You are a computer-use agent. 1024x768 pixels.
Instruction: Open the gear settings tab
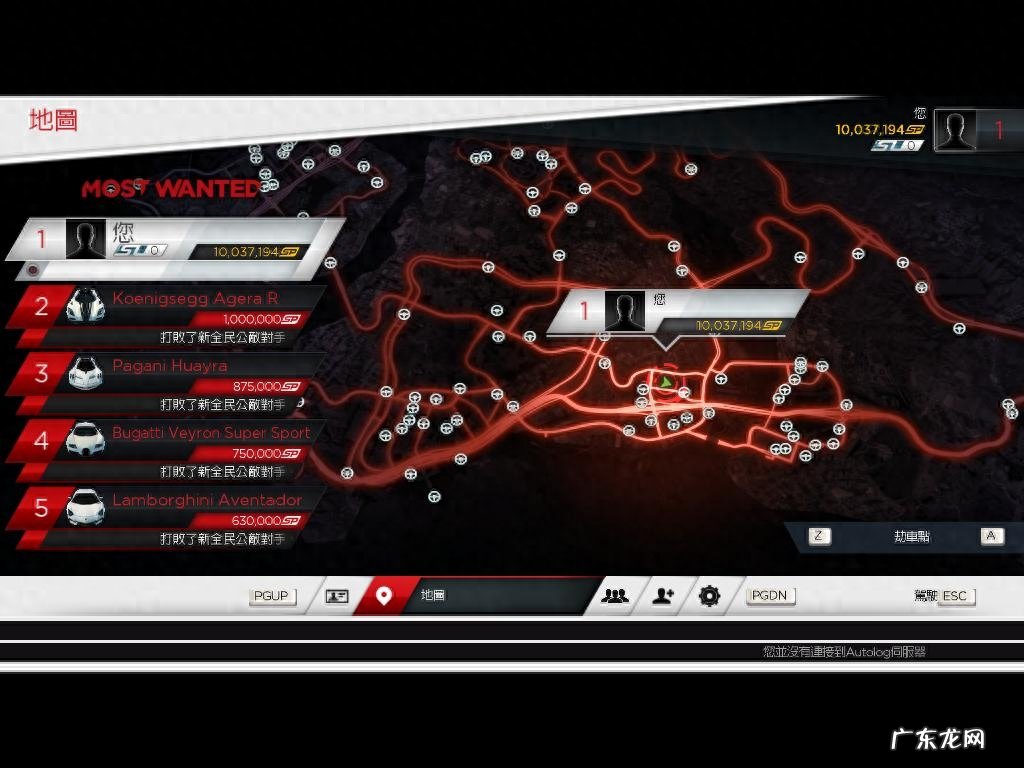709,596
